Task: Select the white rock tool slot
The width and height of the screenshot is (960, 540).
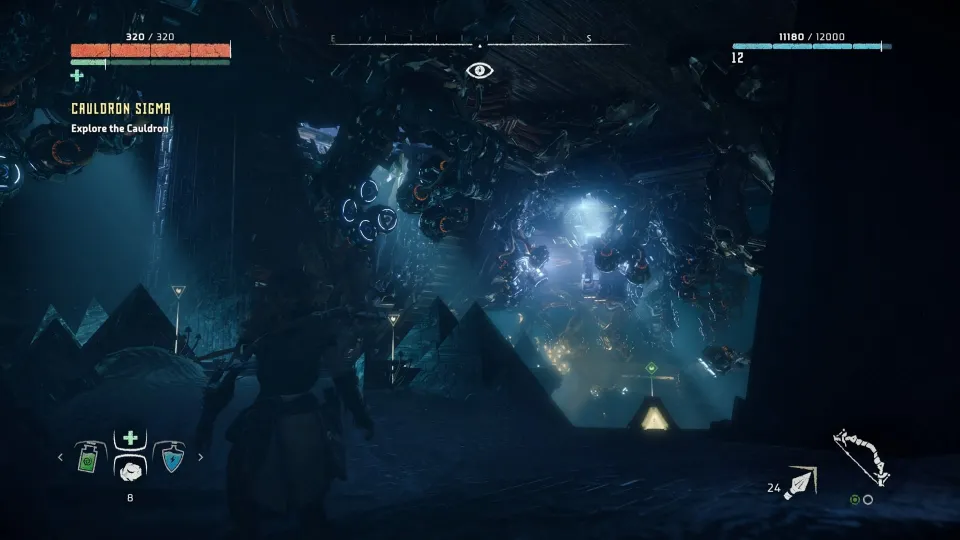Action: [130, 468]
